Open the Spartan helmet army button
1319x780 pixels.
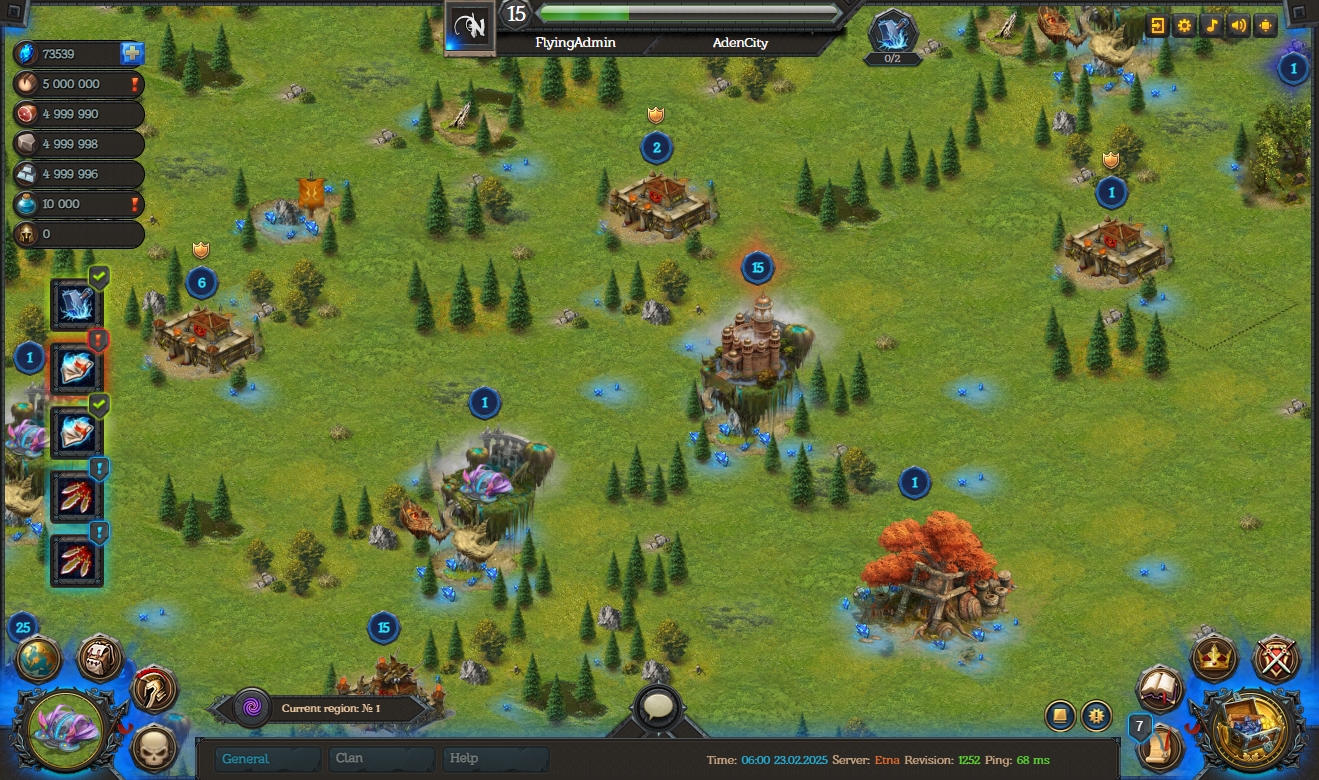coord(154,690)
